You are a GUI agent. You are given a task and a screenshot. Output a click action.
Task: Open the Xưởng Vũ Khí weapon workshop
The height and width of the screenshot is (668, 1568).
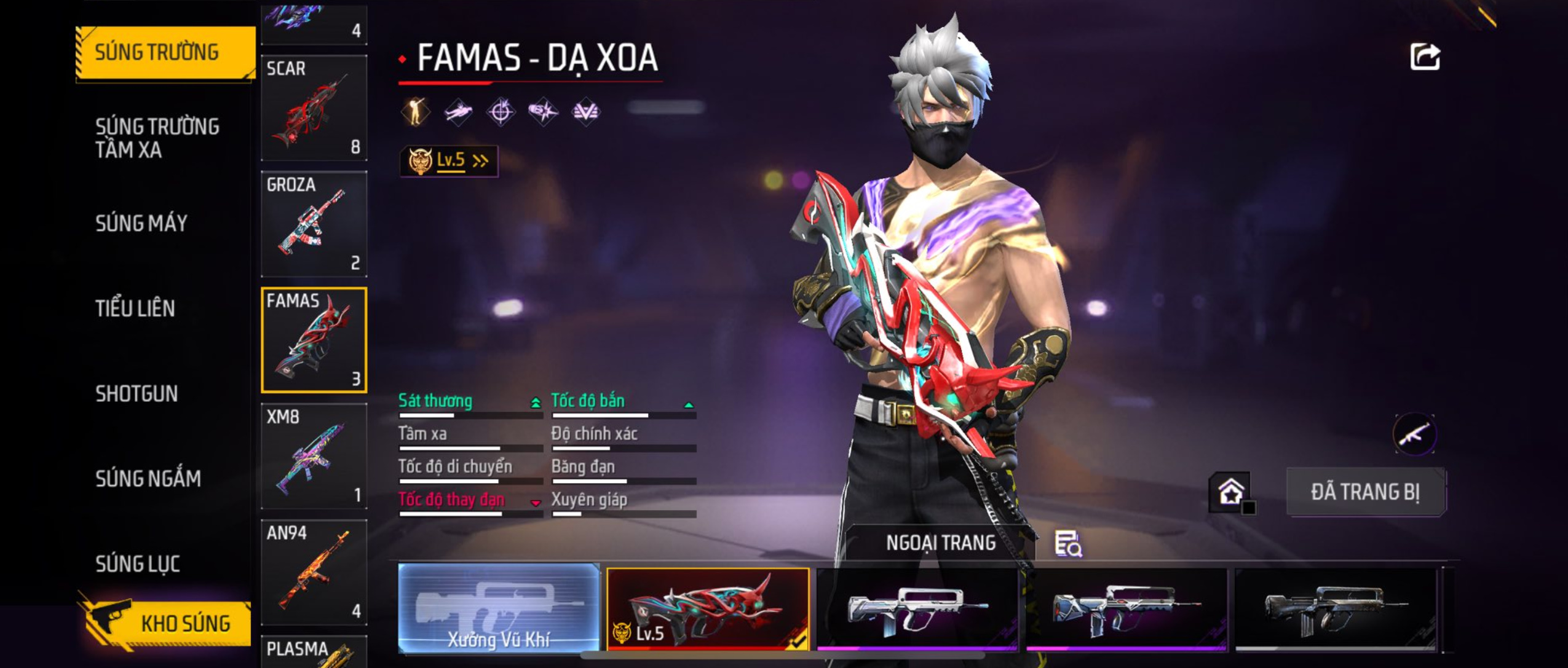[499, 608]
